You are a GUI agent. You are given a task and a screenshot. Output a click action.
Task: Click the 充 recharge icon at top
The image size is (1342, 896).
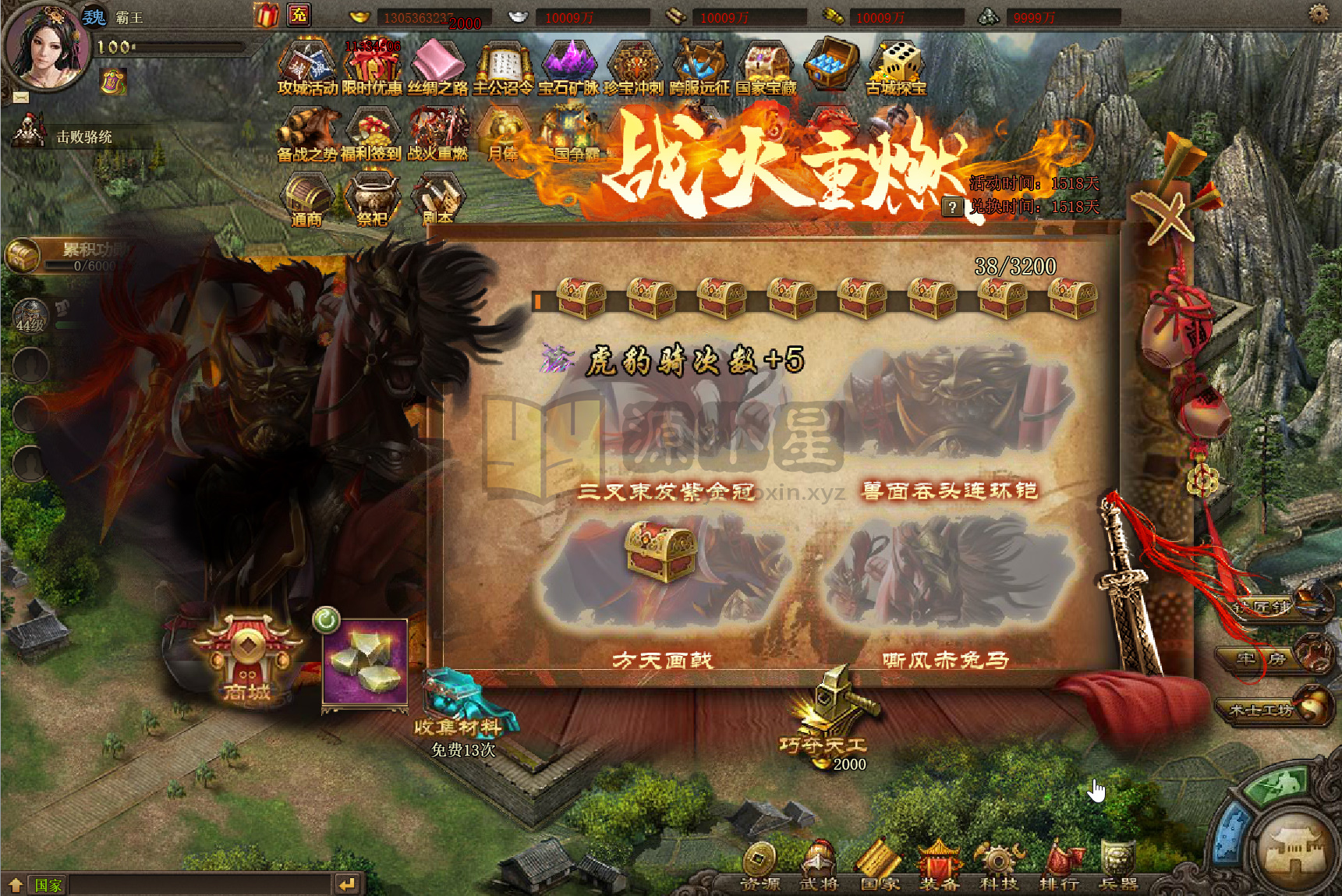coord(299,14)
